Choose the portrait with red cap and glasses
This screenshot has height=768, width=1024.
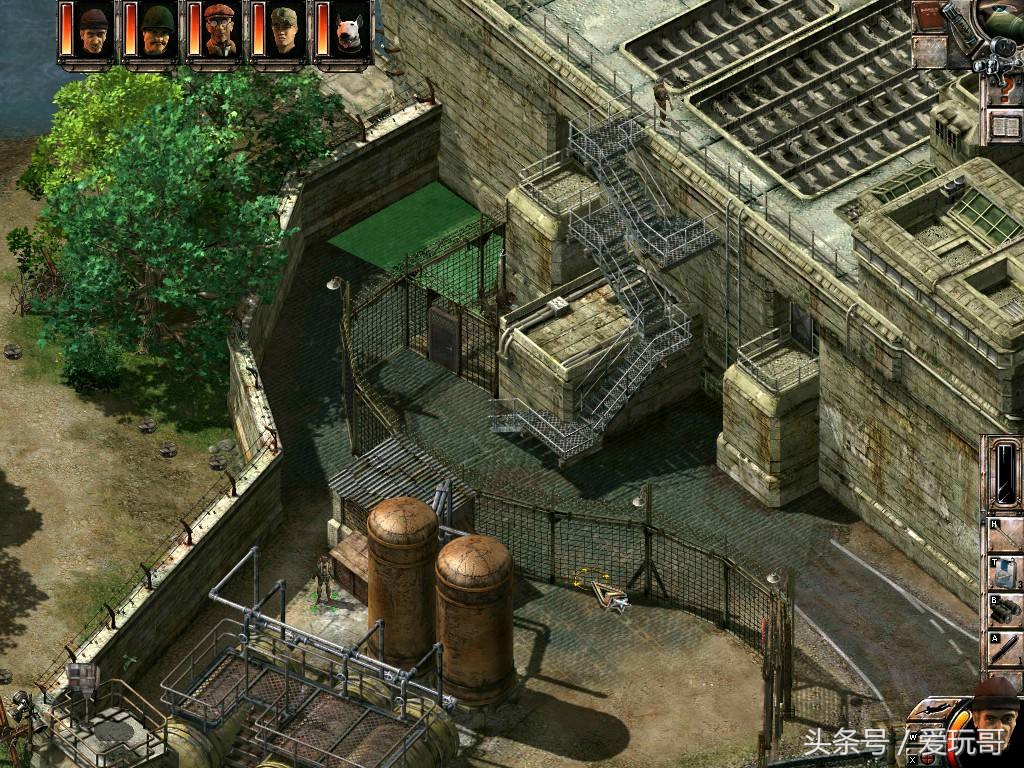coord(221,31)
